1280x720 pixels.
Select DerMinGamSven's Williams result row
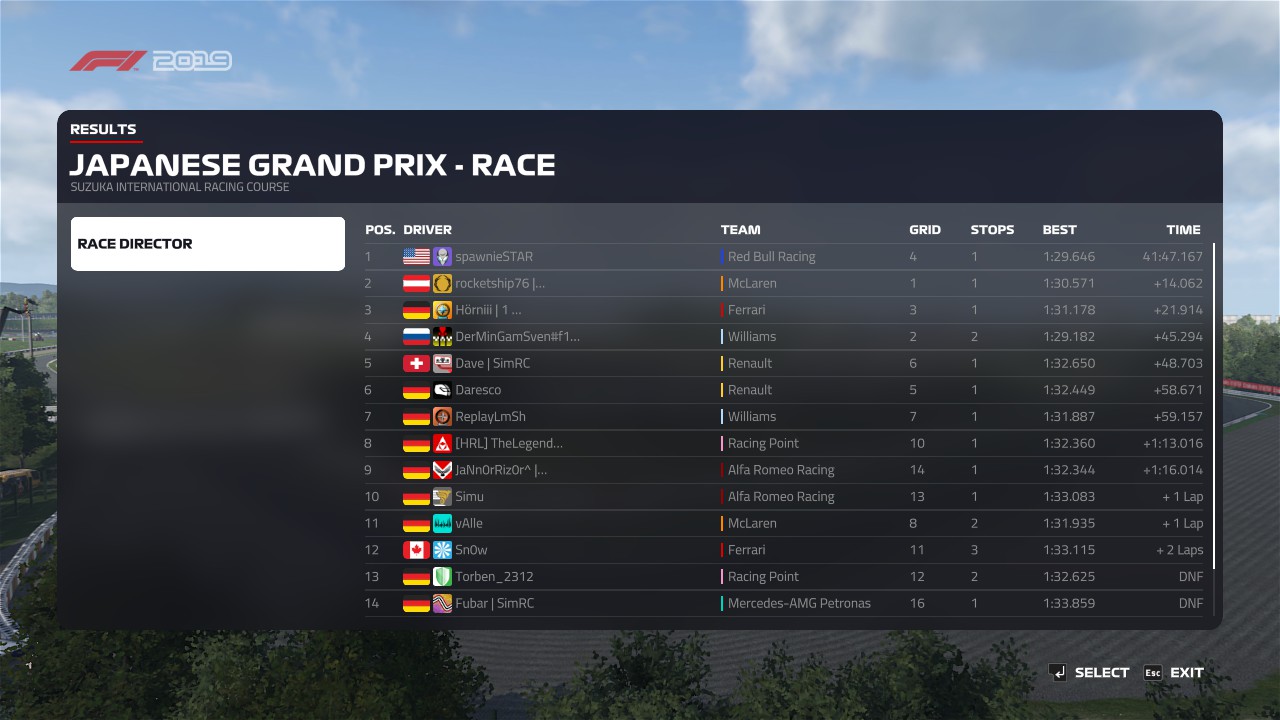point(784,337)
